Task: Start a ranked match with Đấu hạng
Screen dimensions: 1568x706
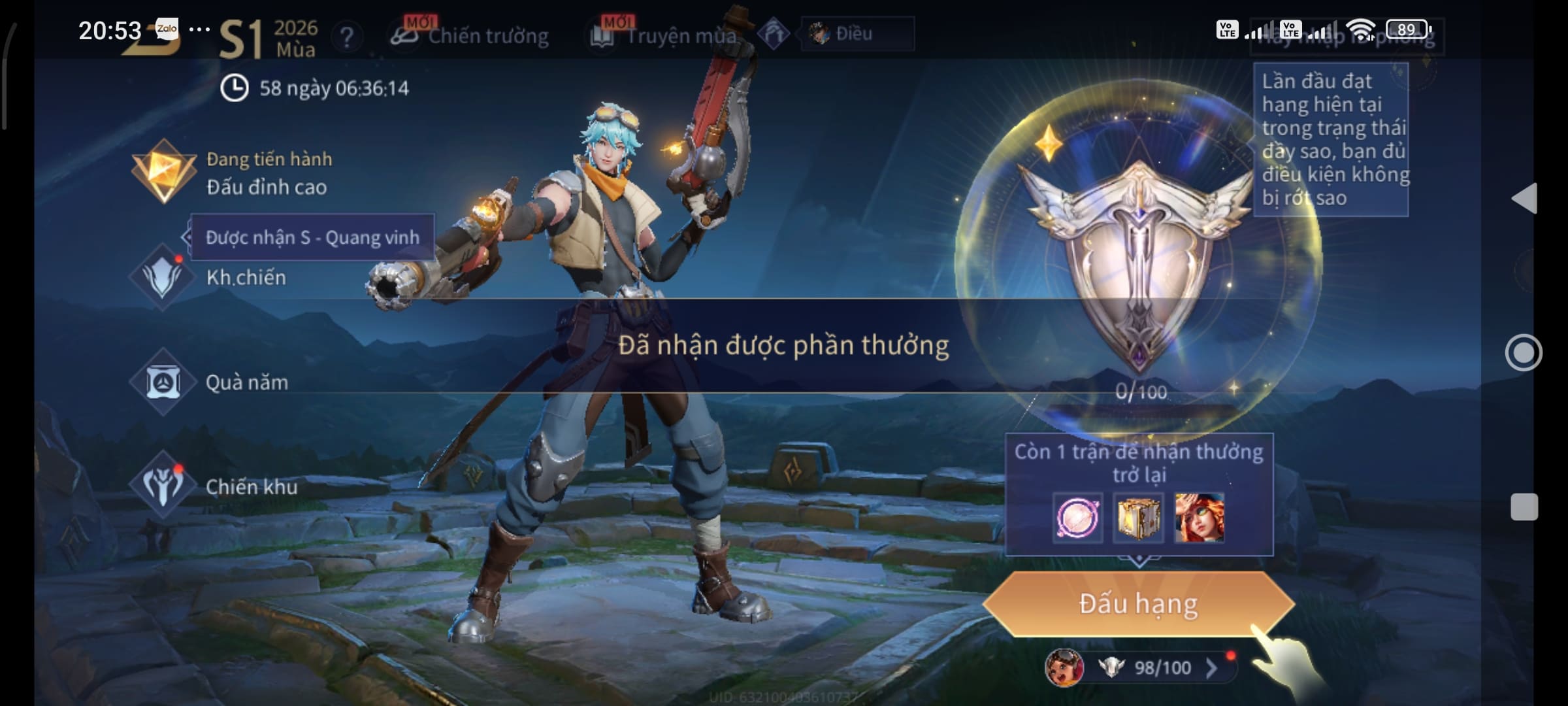Action: click(1138, 603)
